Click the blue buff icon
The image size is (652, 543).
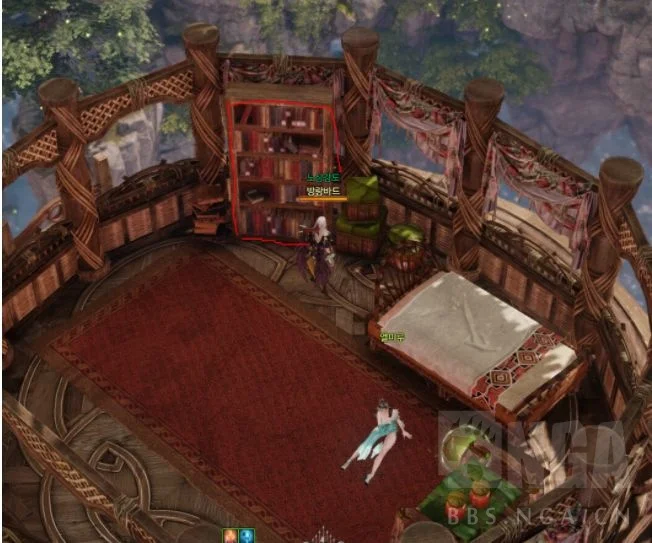click(246, 536)
